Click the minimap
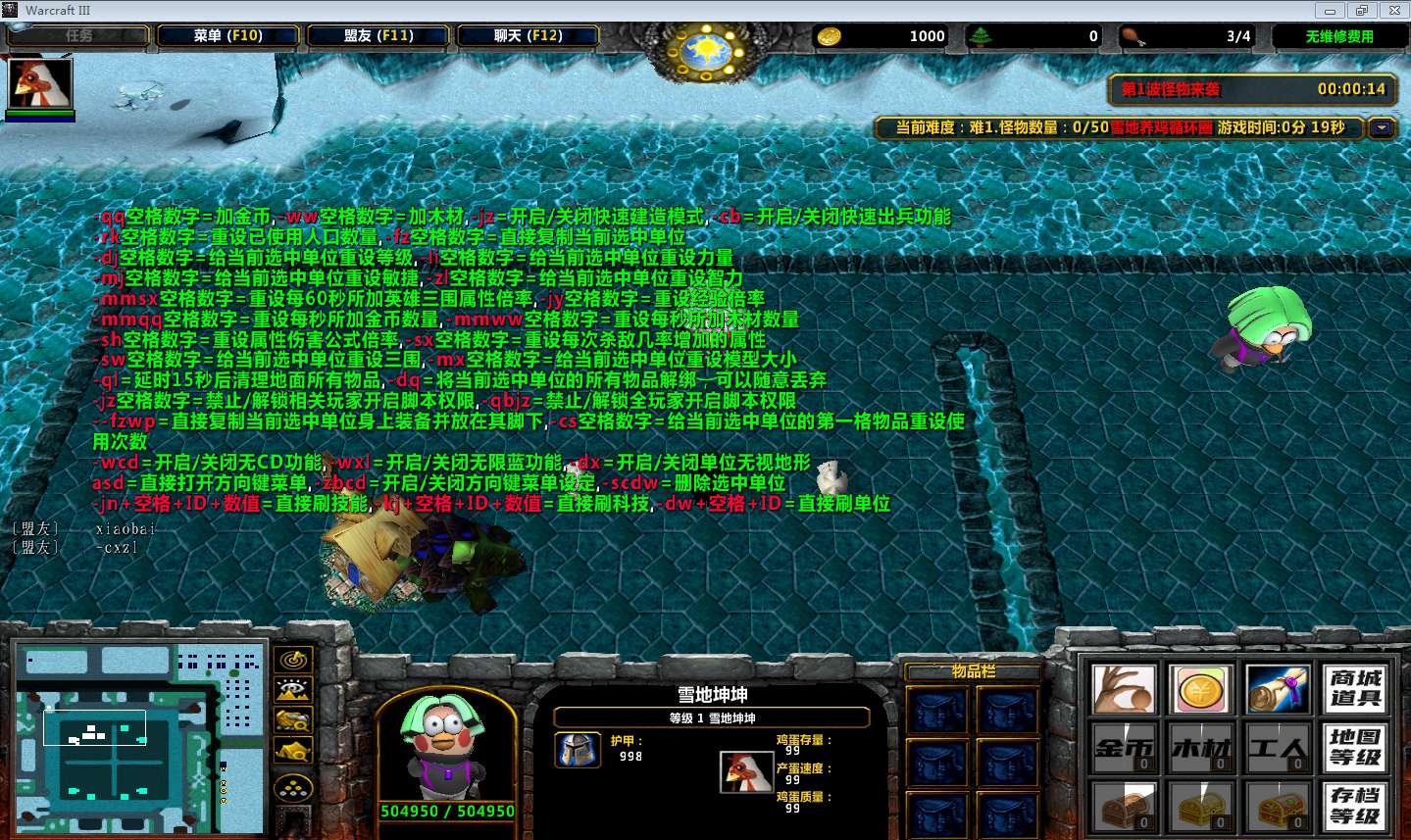Viewport: 1411px width, 840px height. (137, 738)
